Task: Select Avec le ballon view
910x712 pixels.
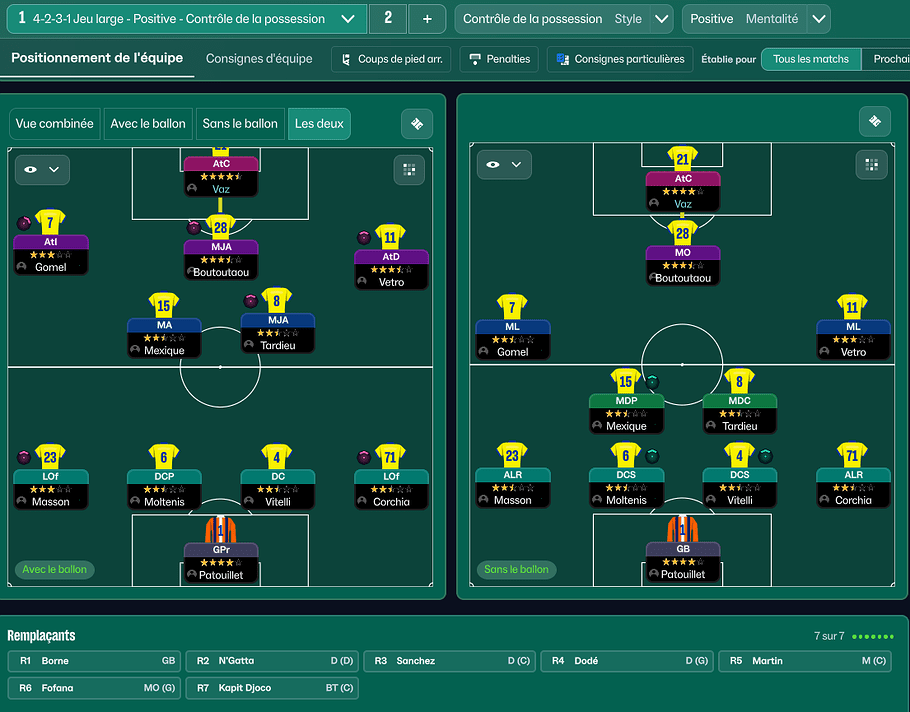Action: point(148,124)
